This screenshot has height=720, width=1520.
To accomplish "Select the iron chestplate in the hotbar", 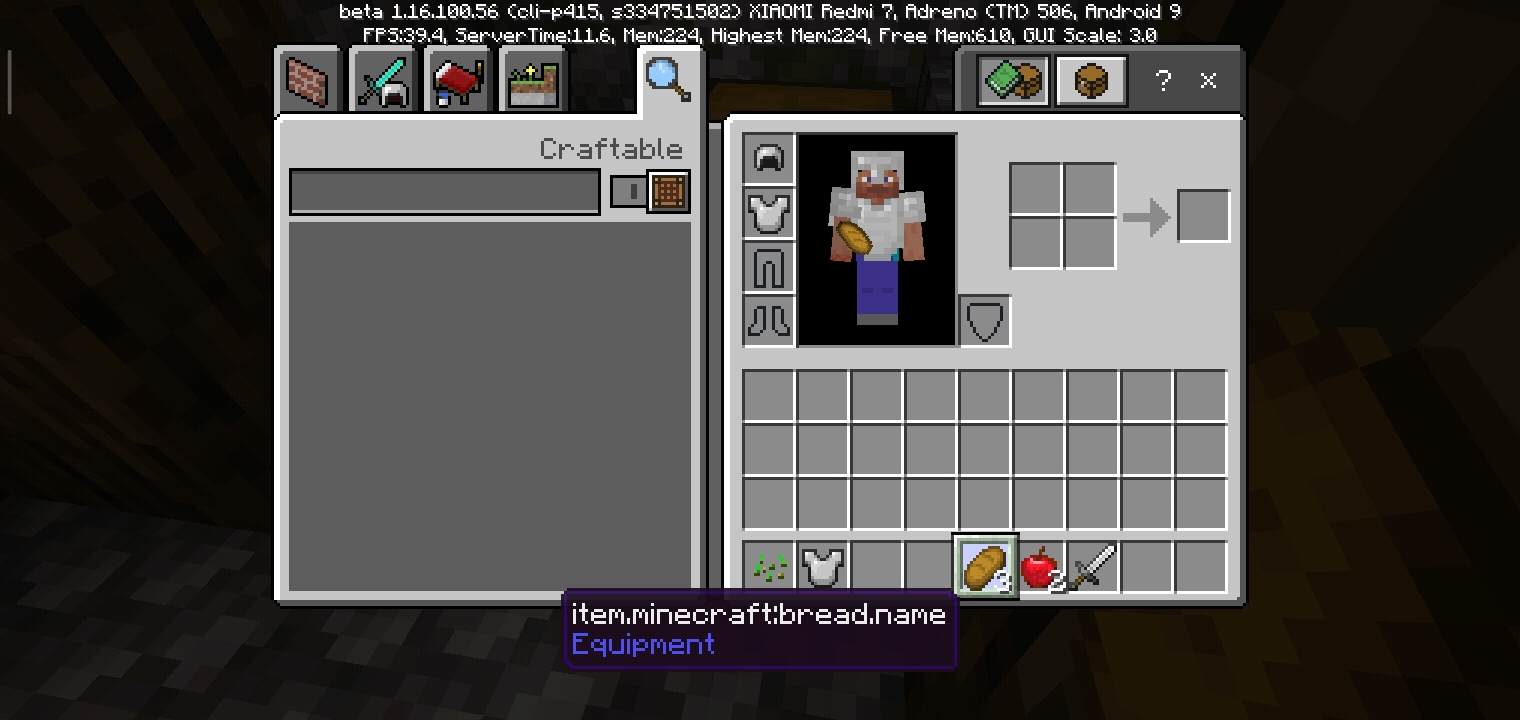I will (x=823, y=567).
